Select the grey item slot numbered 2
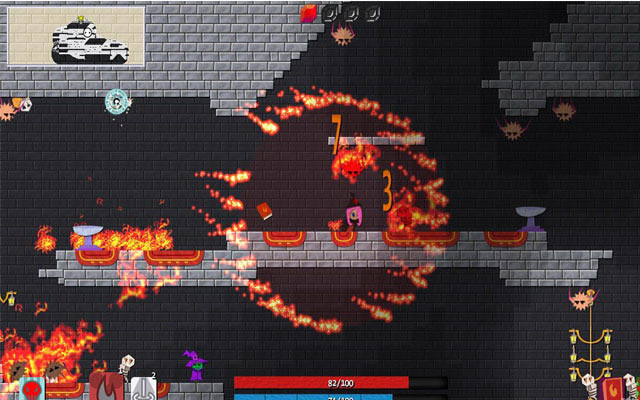Screen dimensions: 640x400 pyautogui.click(x=142, y=388)
